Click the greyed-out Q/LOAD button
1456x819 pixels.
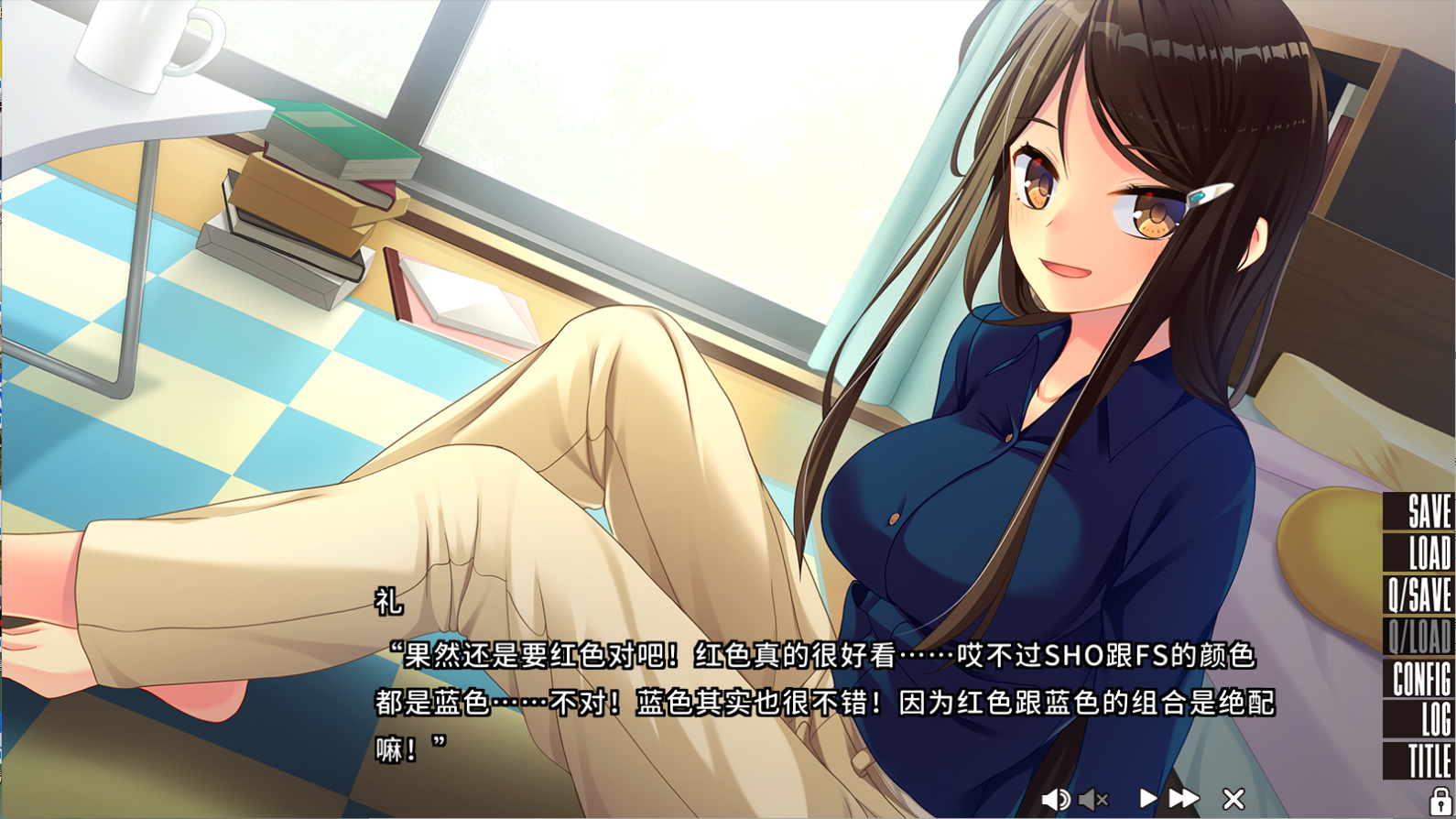(x=1418, y=636)
